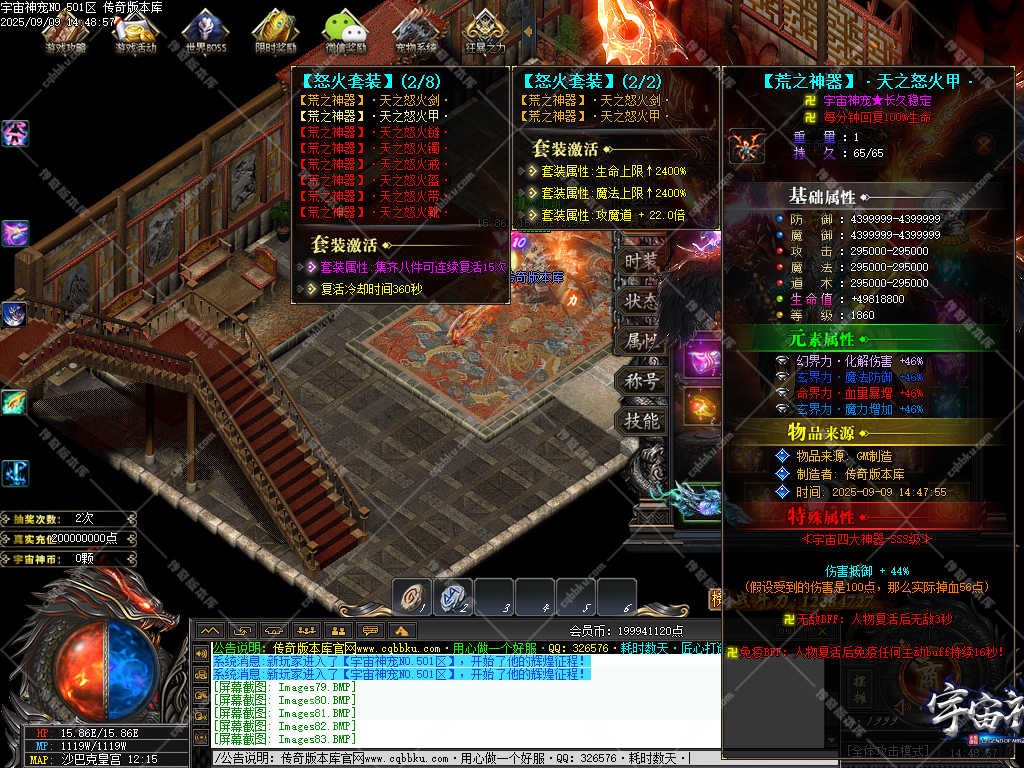The image size is (1024, 768).
Task: Switch to the 属性 attributes tab
Action: point(641,341)
